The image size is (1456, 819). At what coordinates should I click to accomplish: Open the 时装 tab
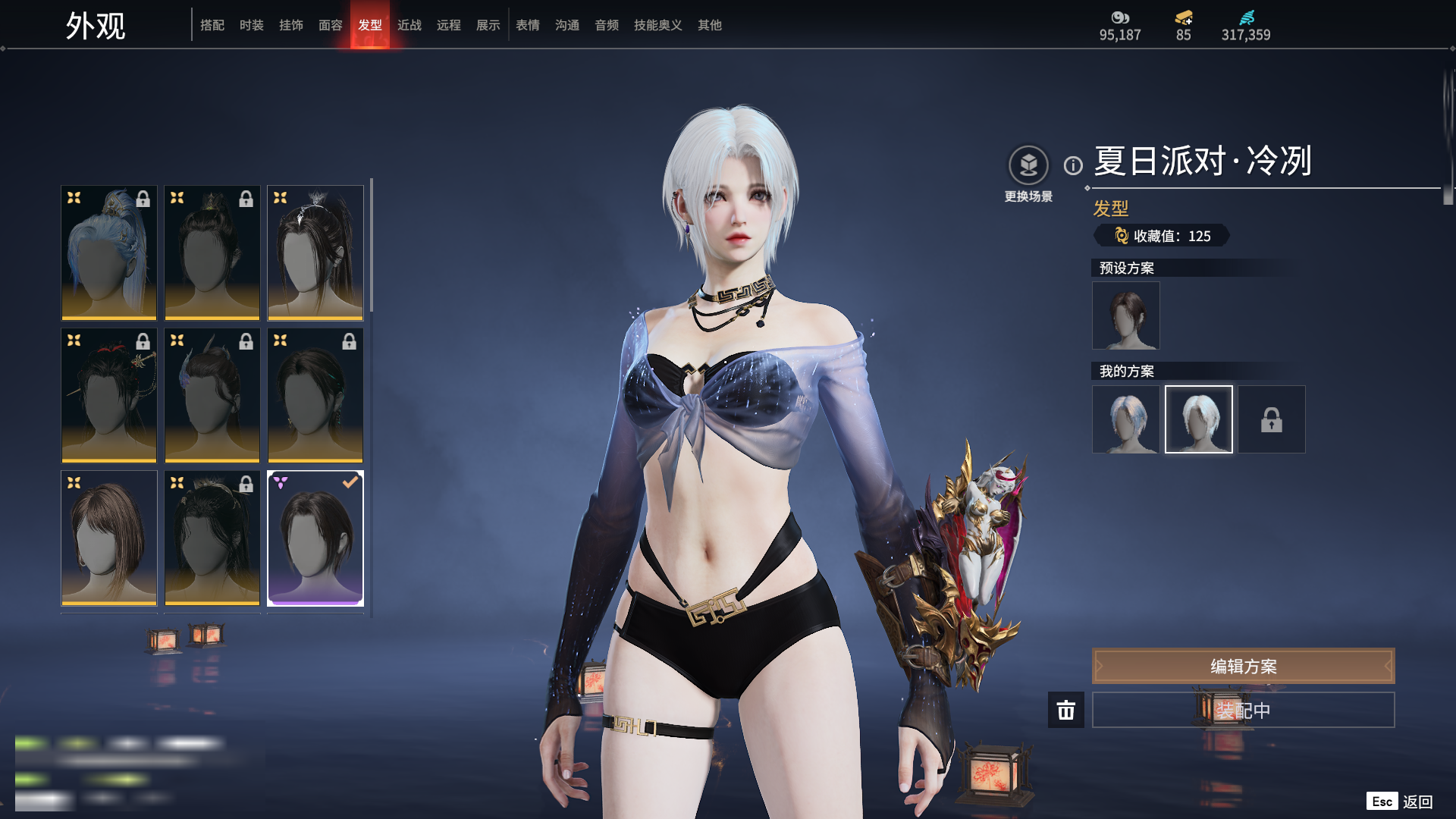pos(252,25)
